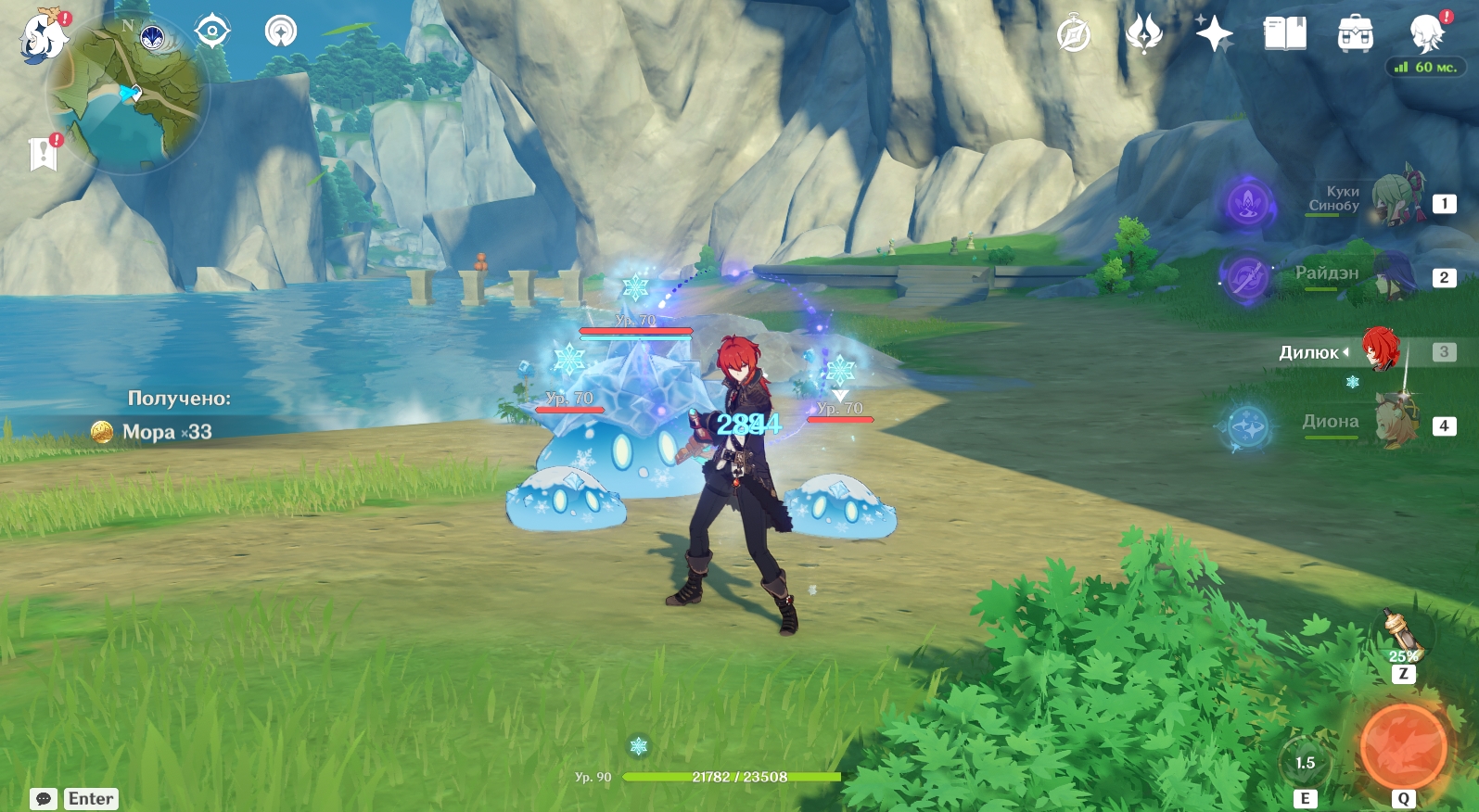Open the Wish four-pointed star icon
This screenshot has width=1479, height=812.
(1214, 35)
